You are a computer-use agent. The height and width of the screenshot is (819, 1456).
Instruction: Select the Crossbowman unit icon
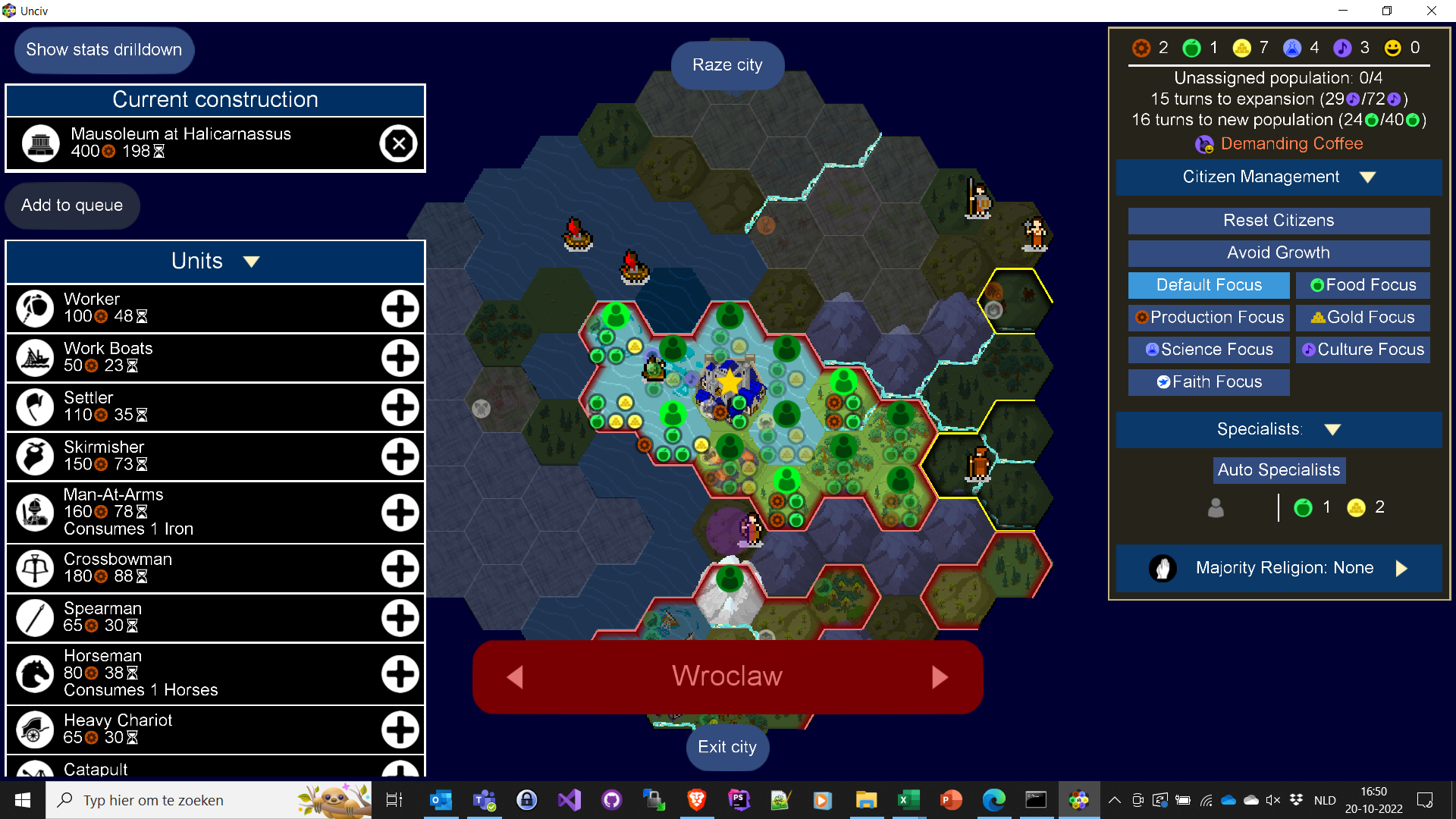(35, 568)
